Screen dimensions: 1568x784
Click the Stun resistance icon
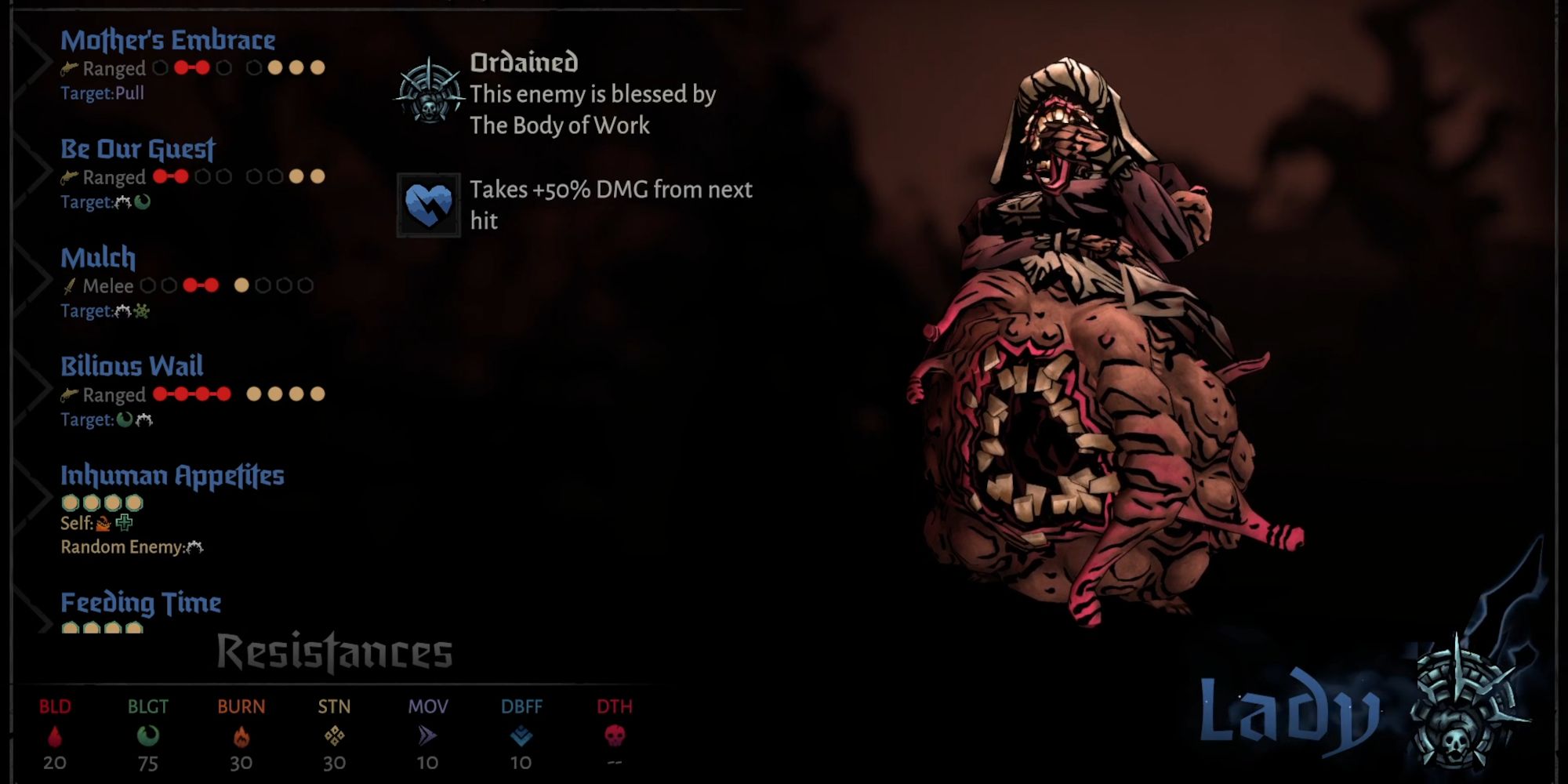pos(335,735)
